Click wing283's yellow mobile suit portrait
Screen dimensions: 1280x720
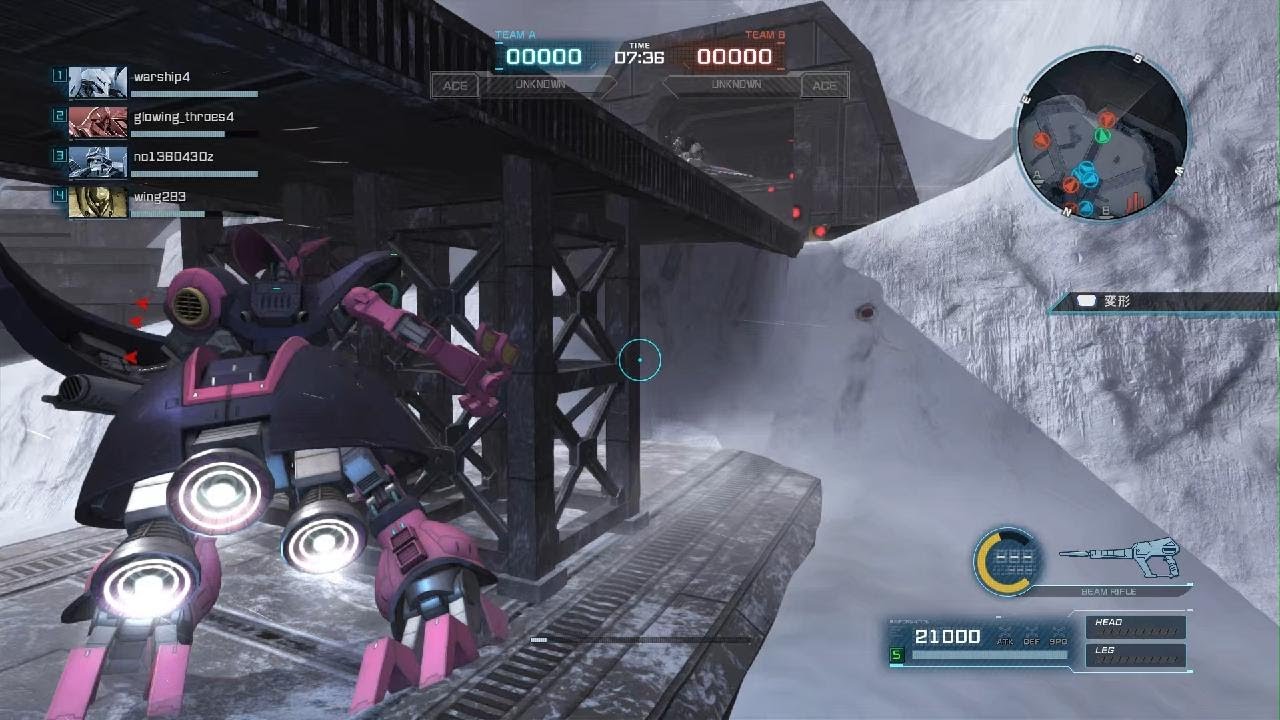(98, 202)
